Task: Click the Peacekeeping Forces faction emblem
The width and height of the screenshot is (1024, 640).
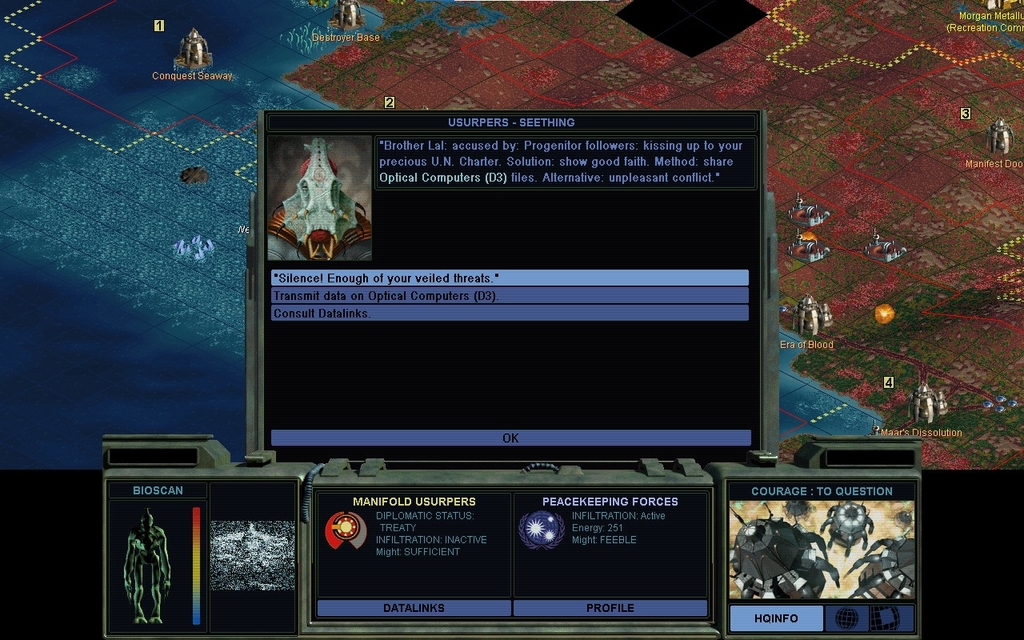Action: click(541, 530)
